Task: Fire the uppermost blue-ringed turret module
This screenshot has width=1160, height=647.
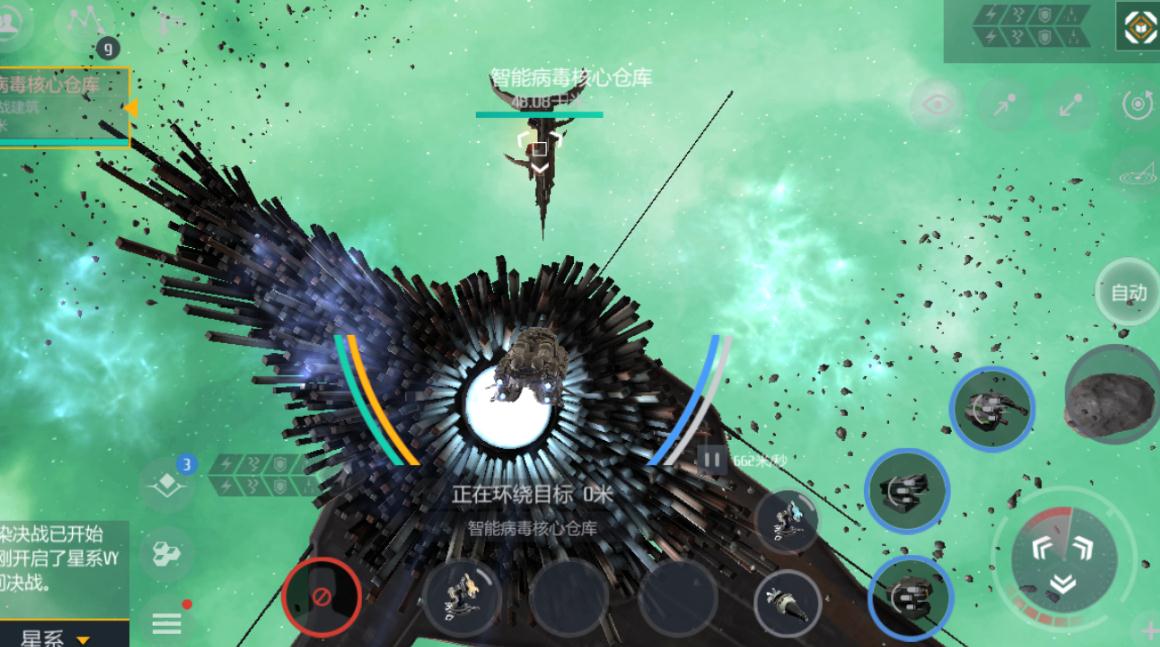Action: 991,409
